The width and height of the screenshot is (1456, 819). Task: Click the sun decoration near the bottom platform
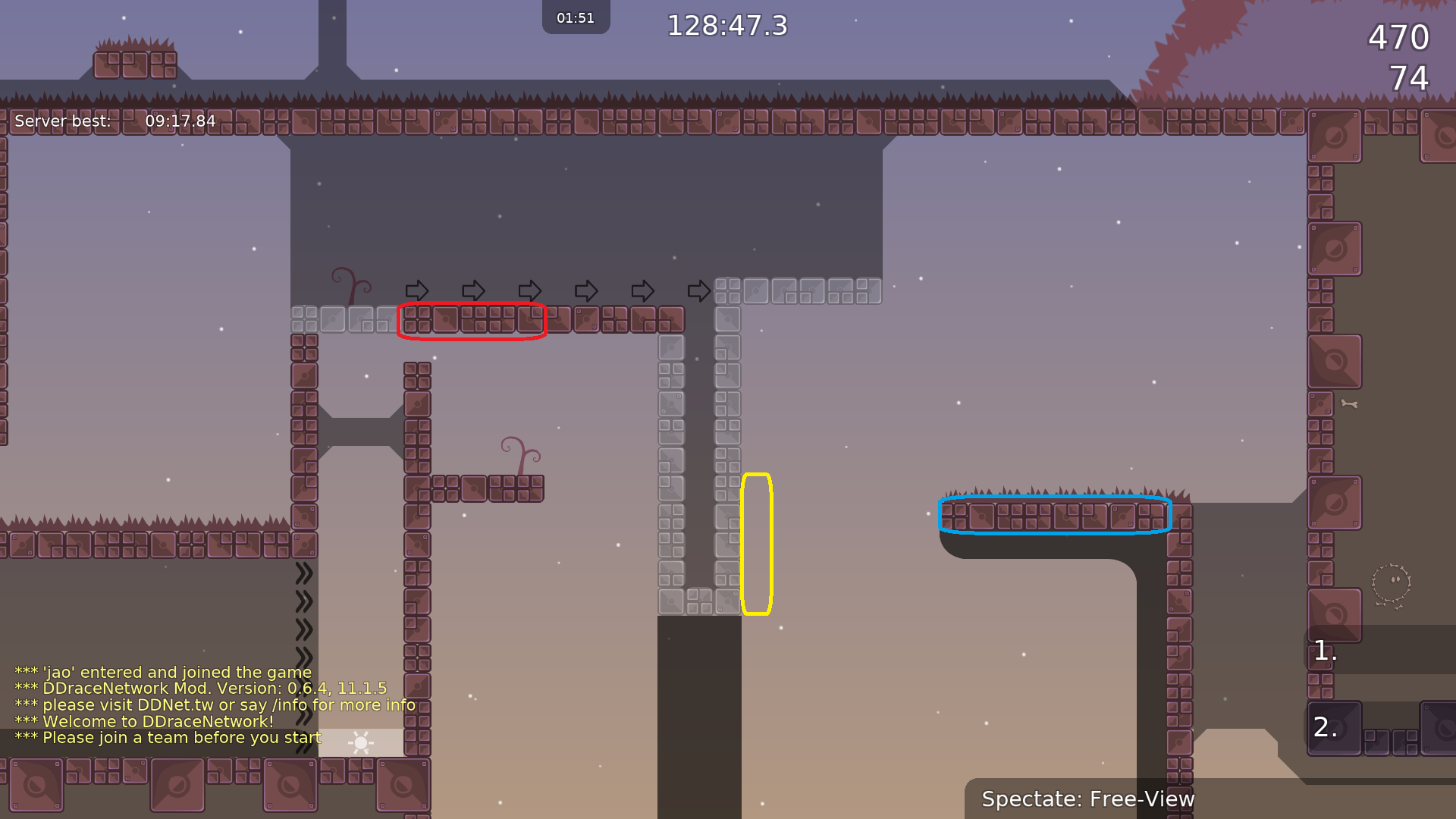[360, 744]
